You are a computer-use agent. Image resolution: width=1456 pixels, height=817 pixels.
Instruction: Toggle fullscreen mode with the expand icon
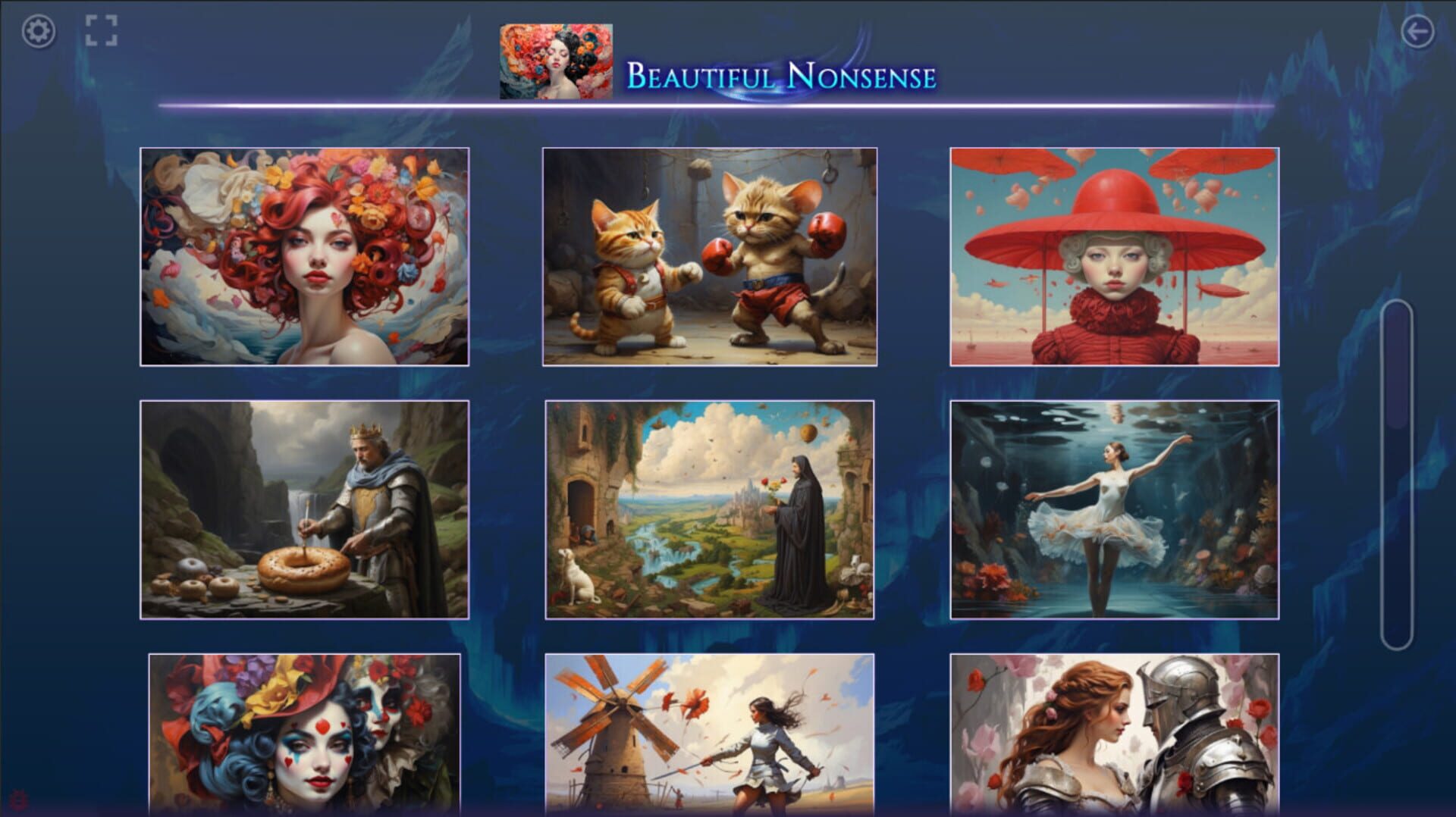coord(103,31)
